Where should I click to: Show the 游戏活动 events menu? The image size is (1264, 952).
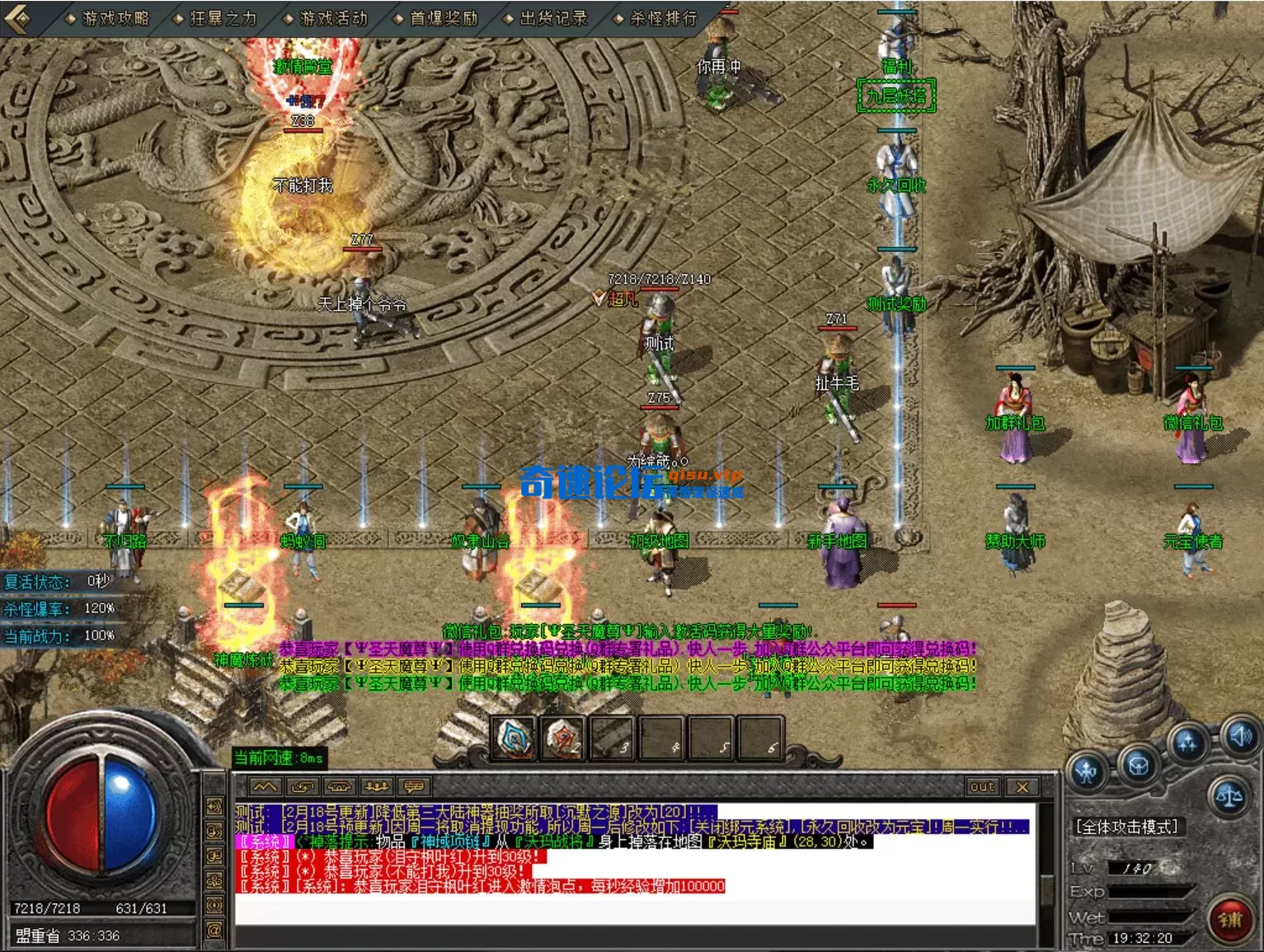pos(333,18)
